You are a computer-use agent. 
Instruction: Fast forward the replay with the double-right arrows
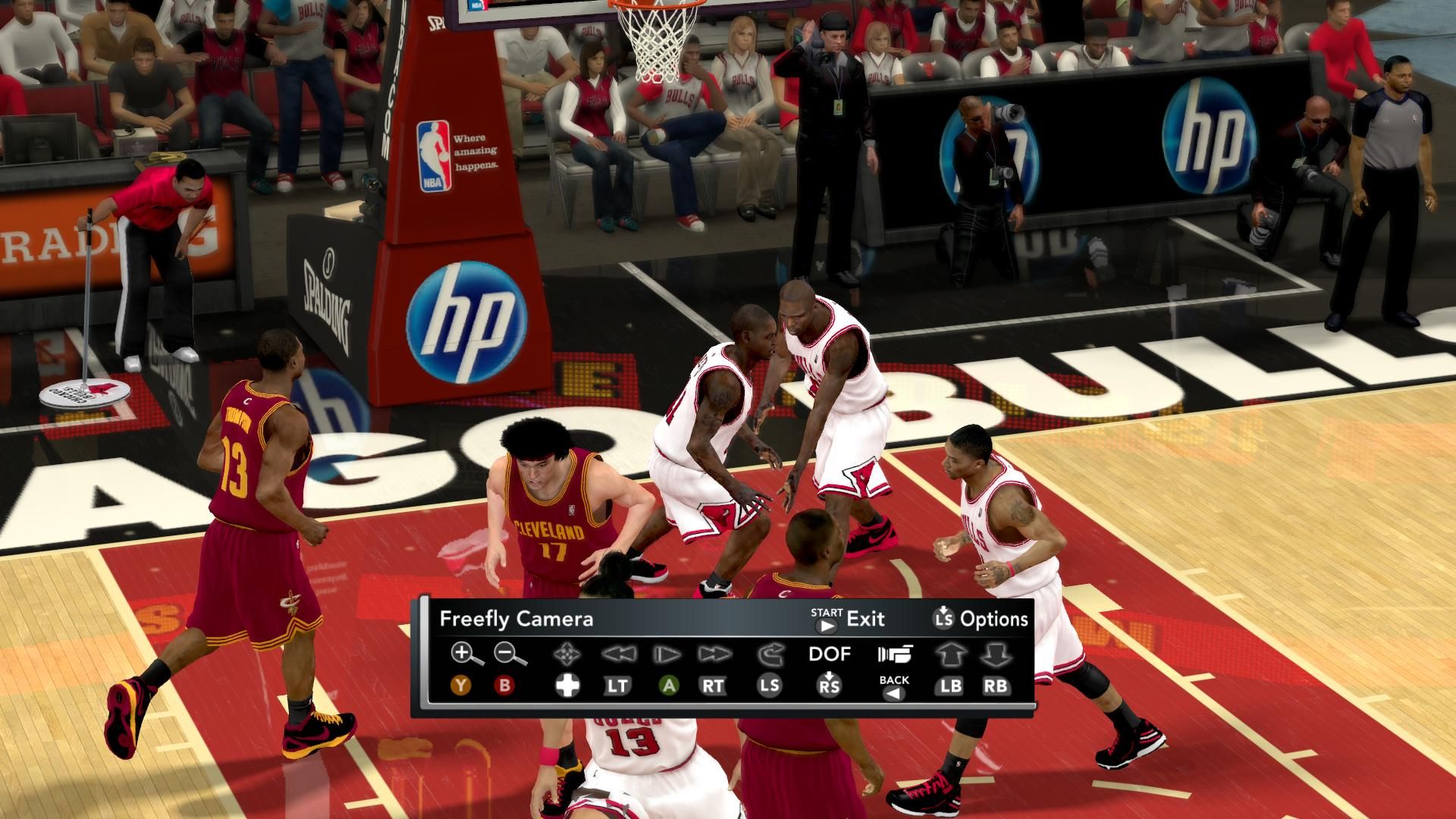click(714, 654)
